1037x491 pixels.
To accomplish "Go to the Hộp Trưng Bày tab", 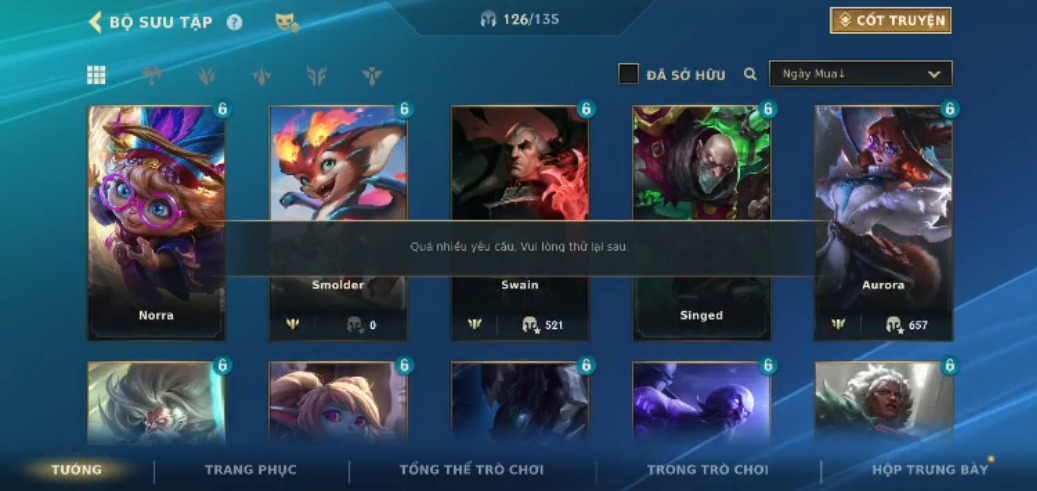I will [929, 470].
